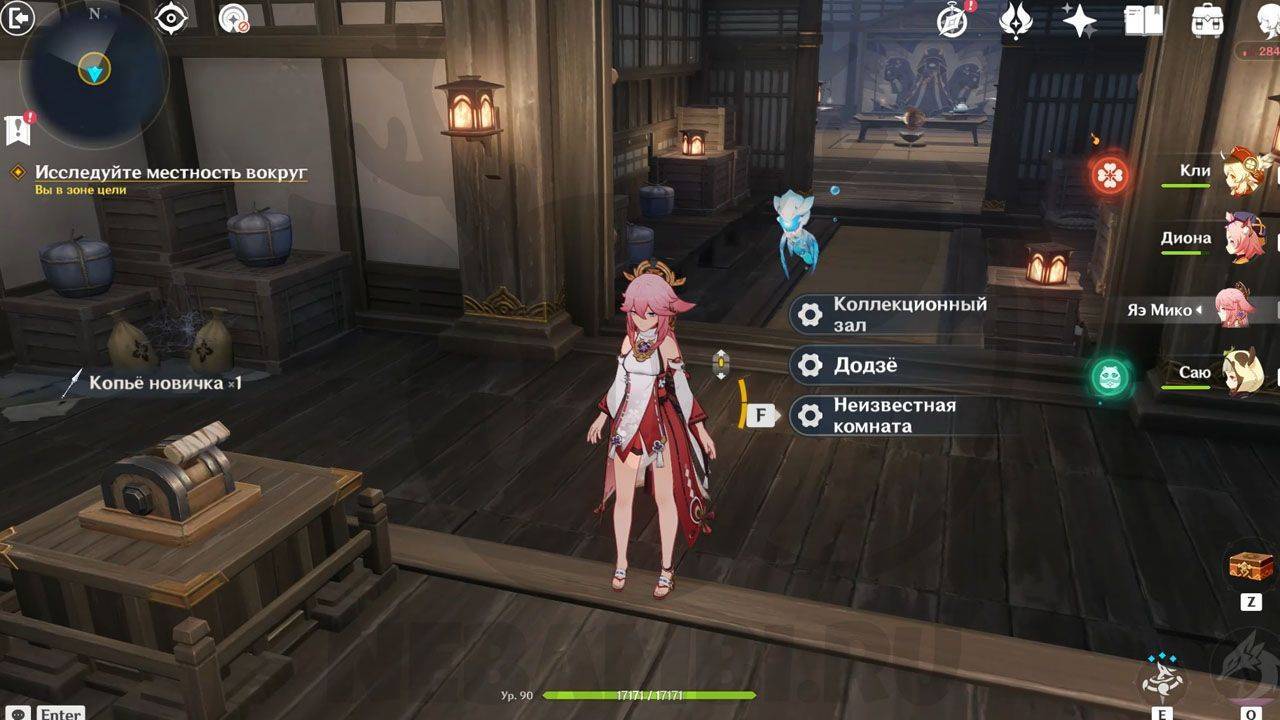Viewport: 1280px width, 720px height.
Task: Open the compass events icon
Action: 952,20
